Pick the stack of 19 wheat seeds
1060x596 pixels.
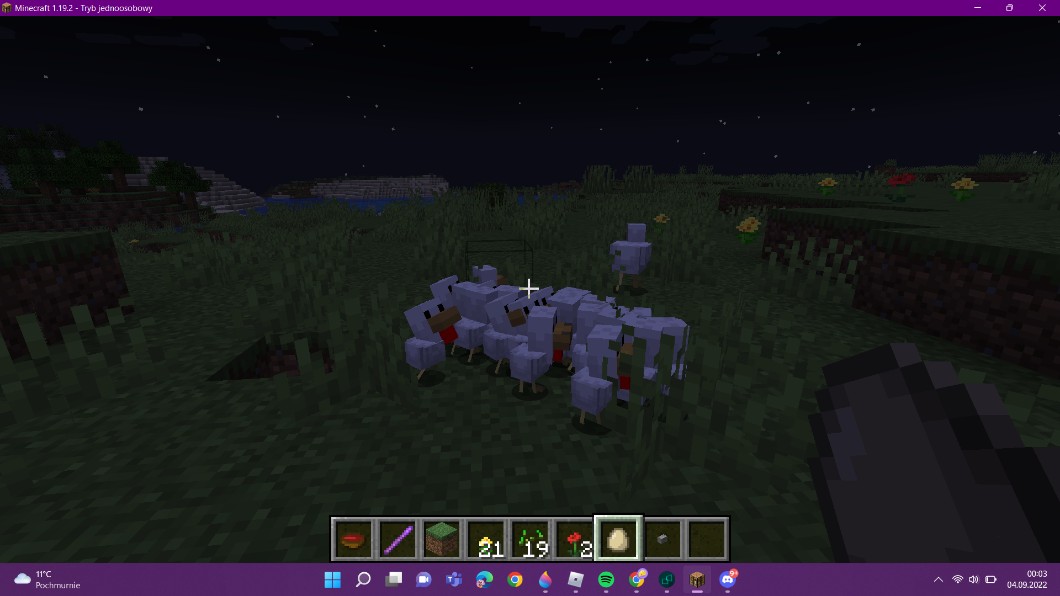tap(529, 539)
